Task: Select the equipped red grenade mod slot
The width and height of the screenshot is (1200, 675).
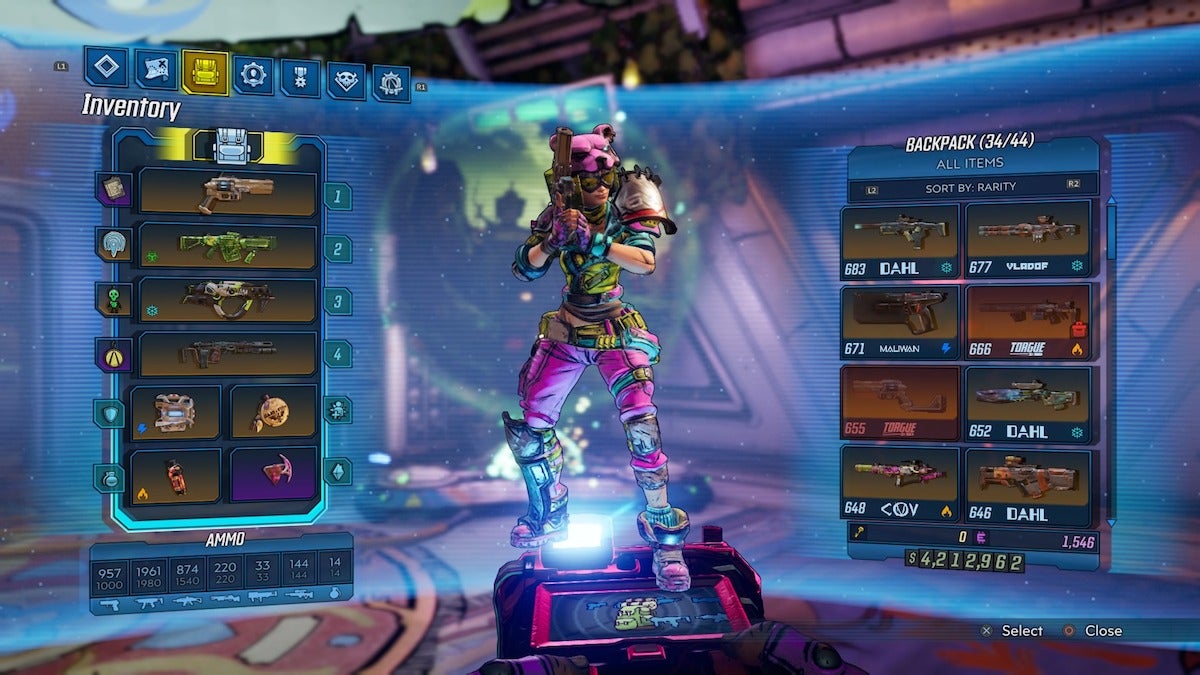Action: [x=175, y=475]
